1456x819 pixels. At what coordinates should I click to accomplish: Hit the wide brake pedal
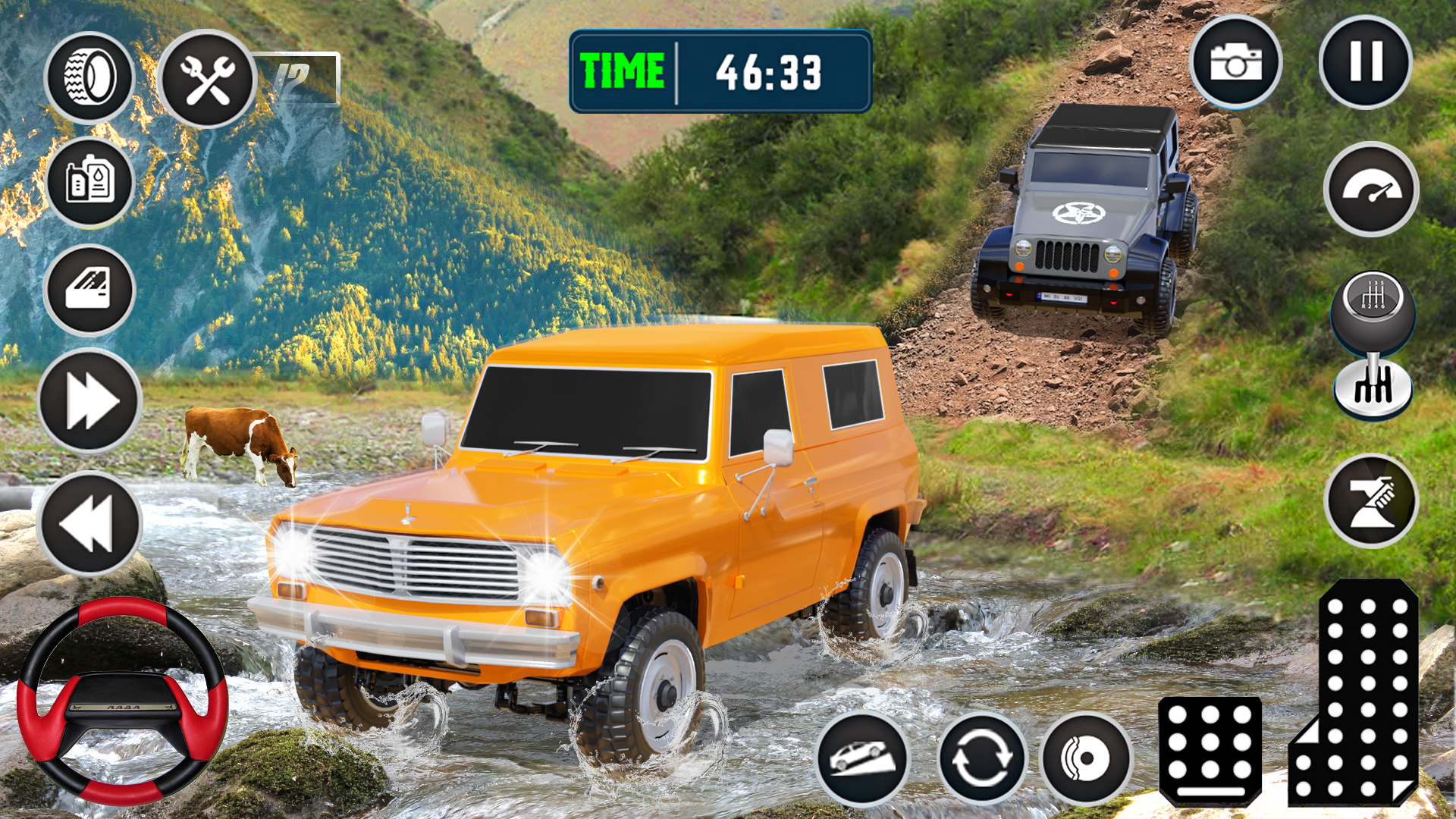[1210, 751]
